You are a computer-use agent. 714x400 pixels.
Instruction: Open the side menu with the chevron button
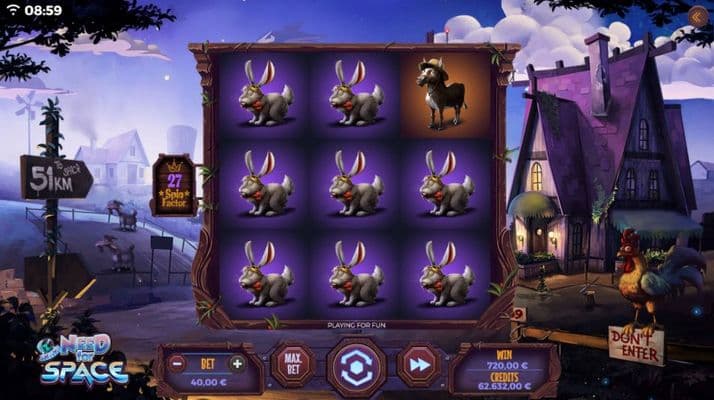(x=698, y=15)
